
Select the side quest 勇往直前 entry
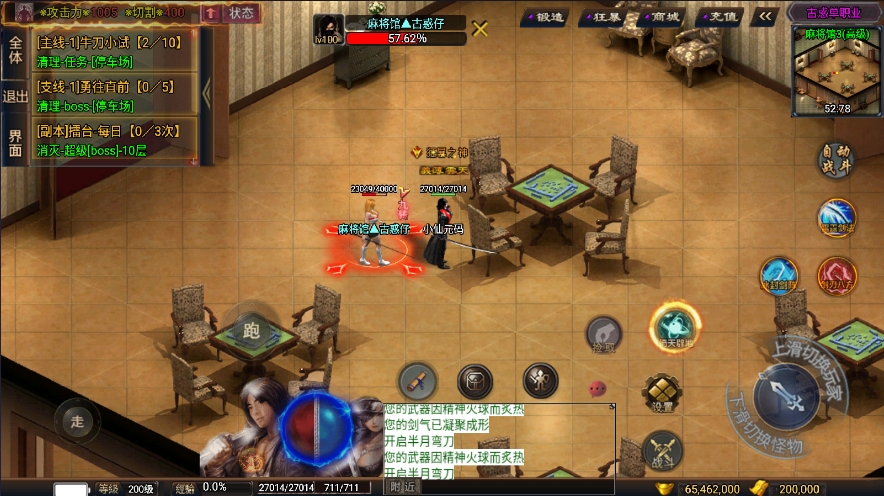click(115, 96)
